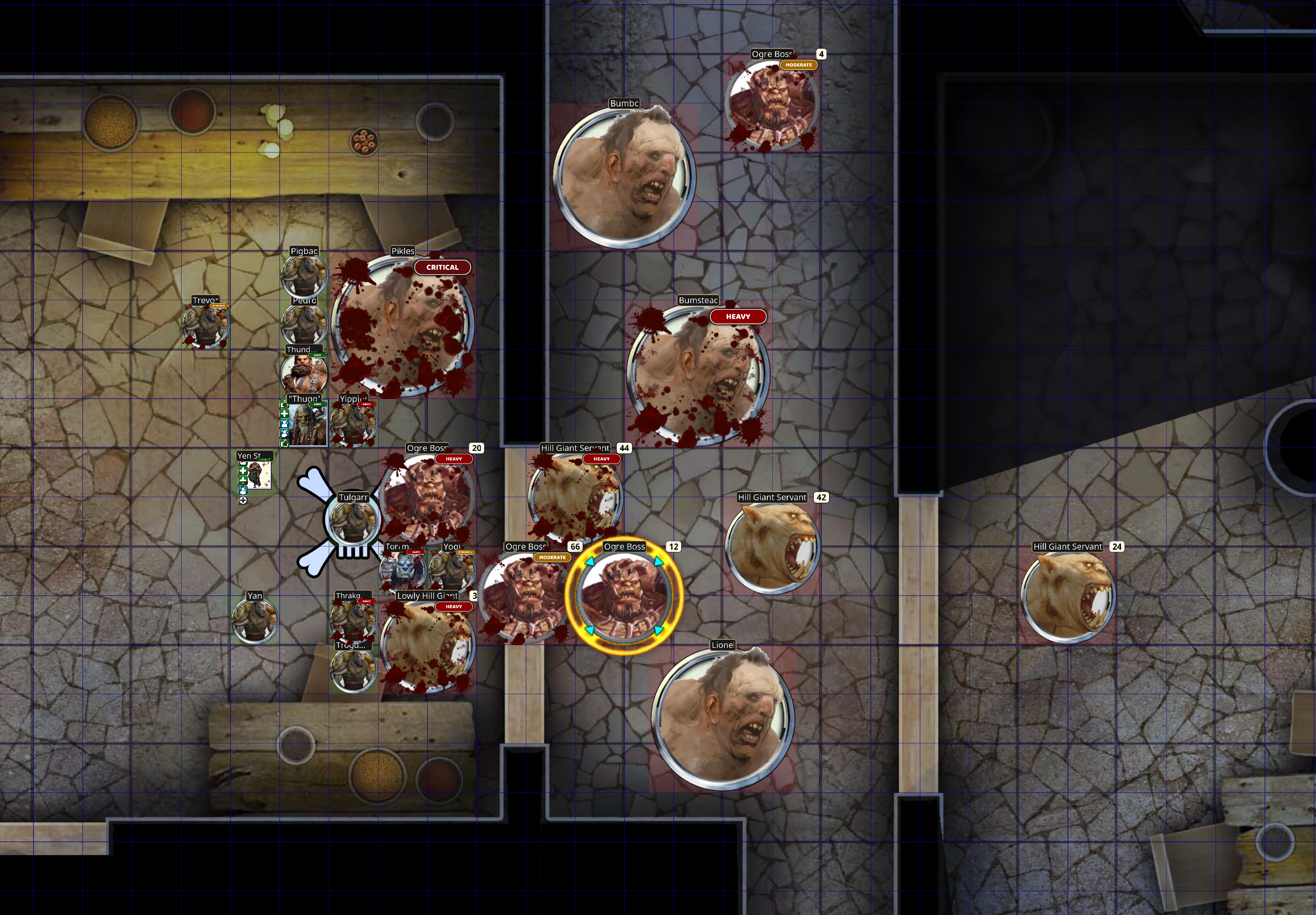This screenshot has height=915, width=1316.
Task: Toggle the LIGHT condition badge on "Thugg"
Action: [x=317, y=405]
